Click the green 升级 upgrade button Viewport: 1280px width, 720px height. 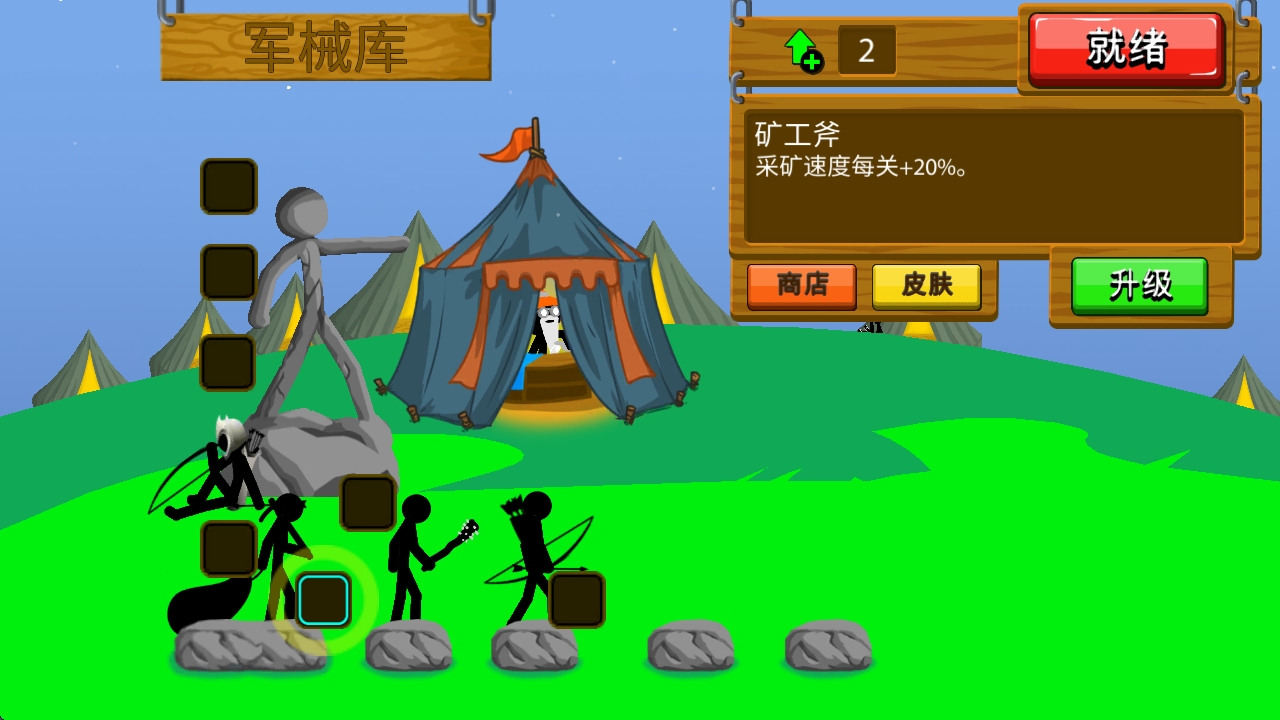click(1141, 285)
